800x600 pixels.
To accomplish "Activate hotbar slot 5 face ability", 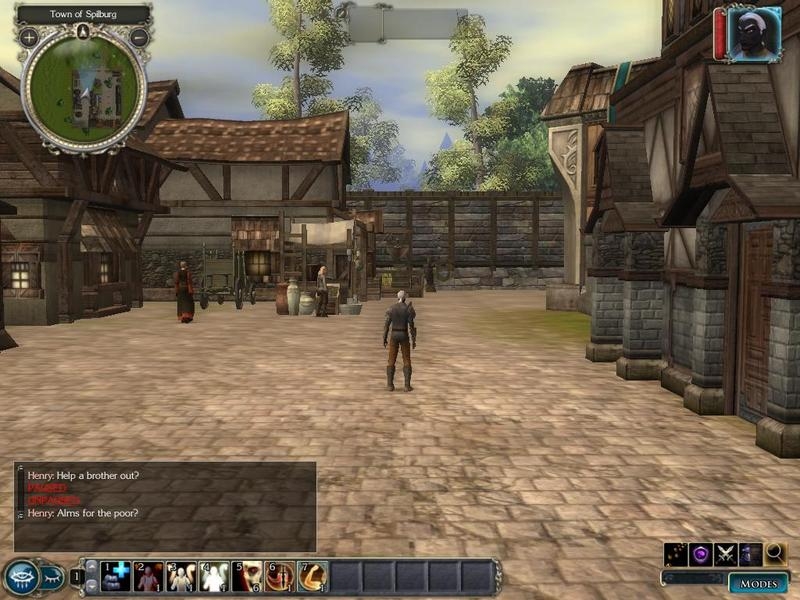I will pyautogui.click(x=246, y=577).
